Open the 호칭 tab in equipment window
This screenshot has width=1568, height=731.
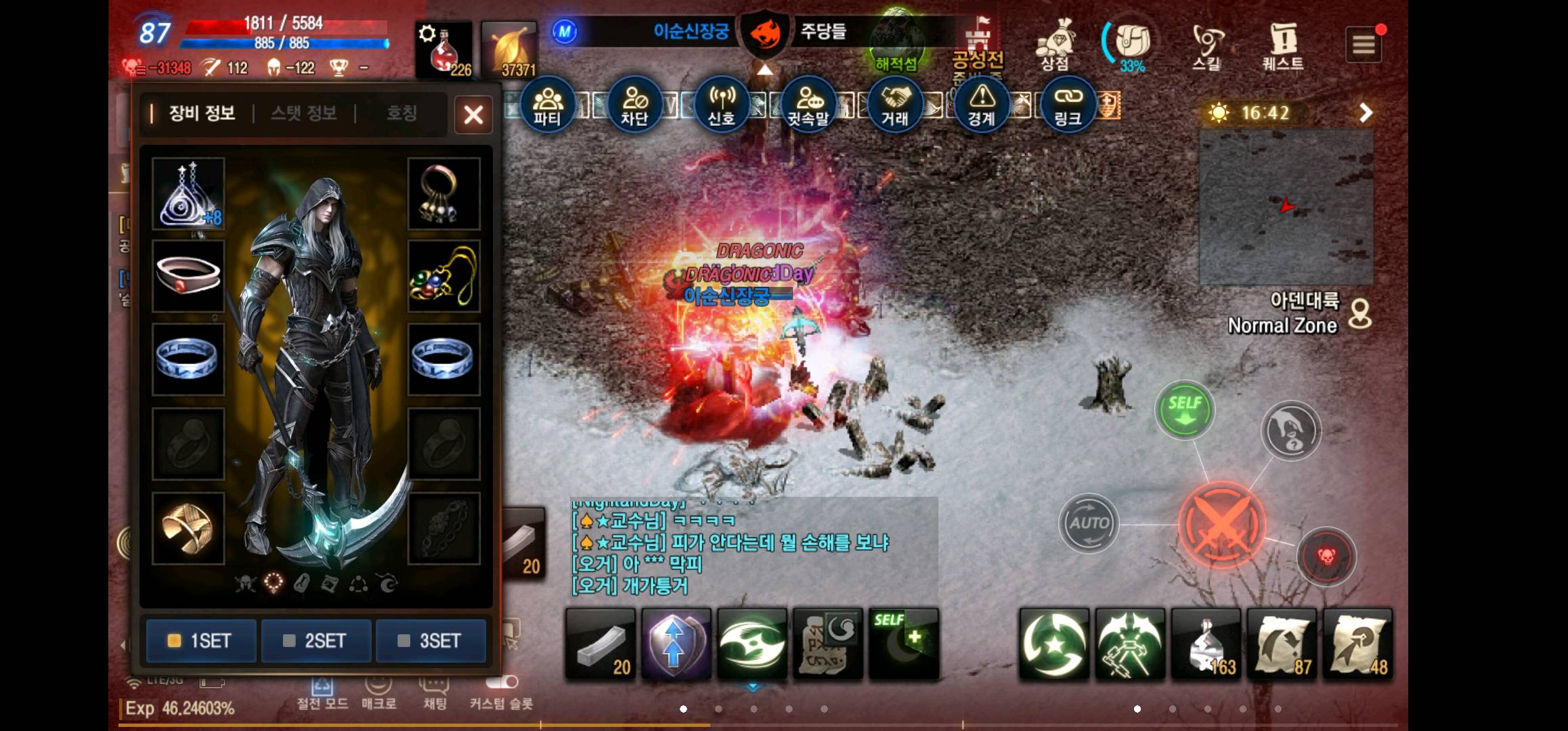(x=401, y=114)
